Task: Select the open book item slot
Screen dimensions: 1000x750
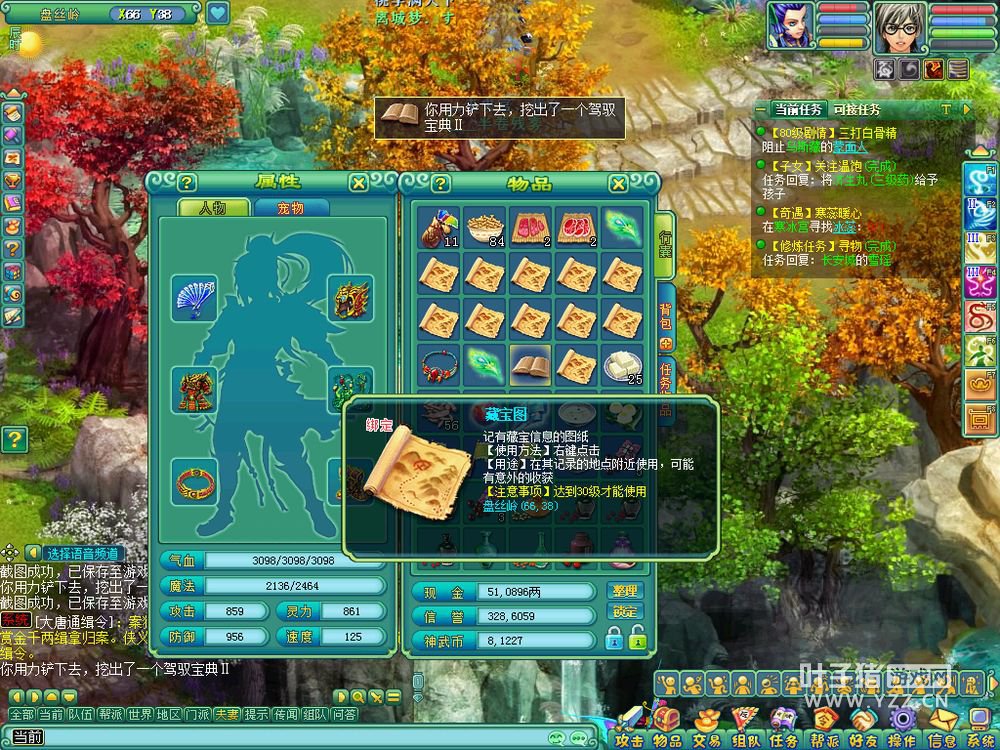Action: pyautogui.click(x=530, y=366)
